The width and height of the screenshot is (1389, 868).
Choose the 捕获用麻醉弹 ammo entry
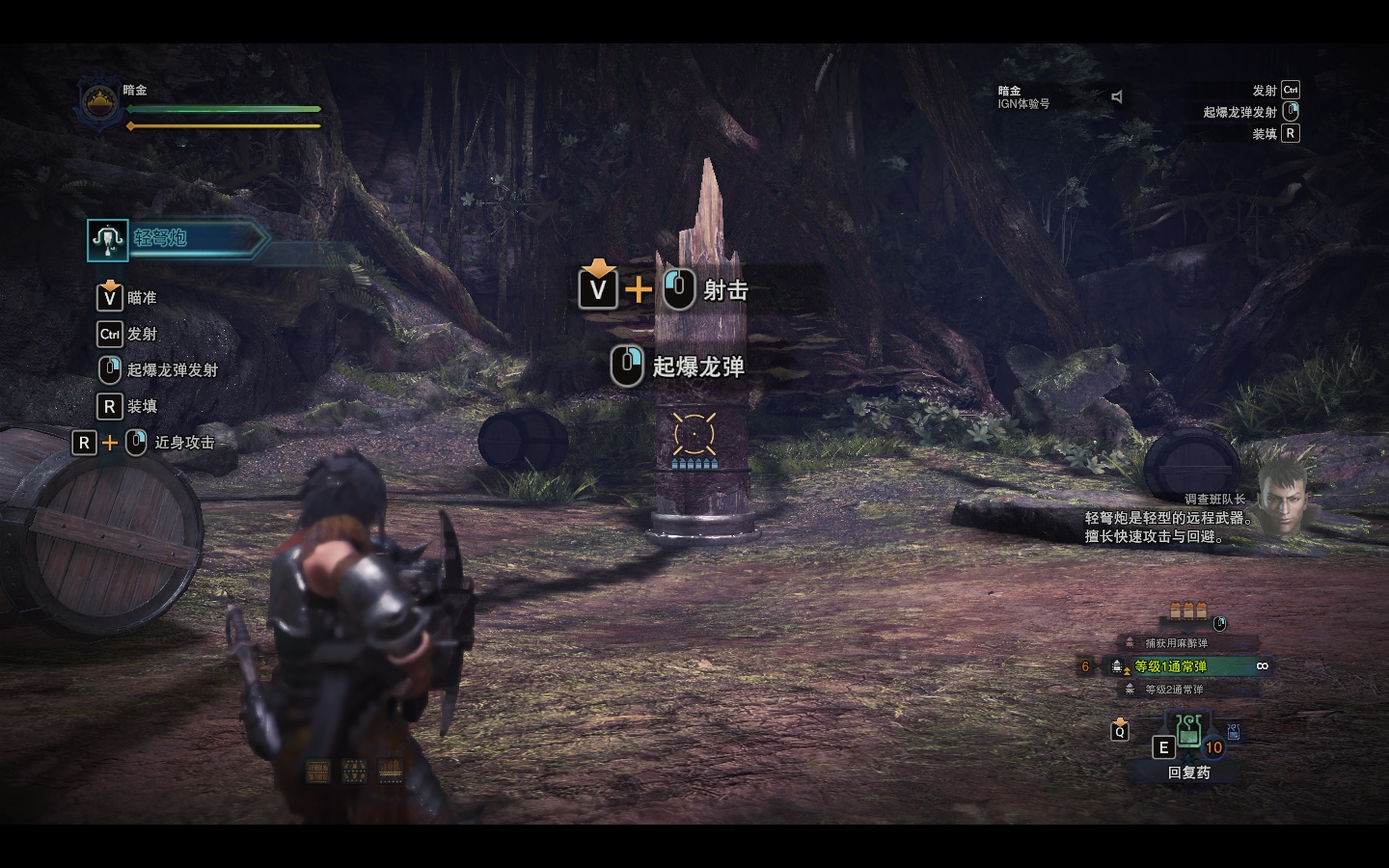coord(1176,643)
